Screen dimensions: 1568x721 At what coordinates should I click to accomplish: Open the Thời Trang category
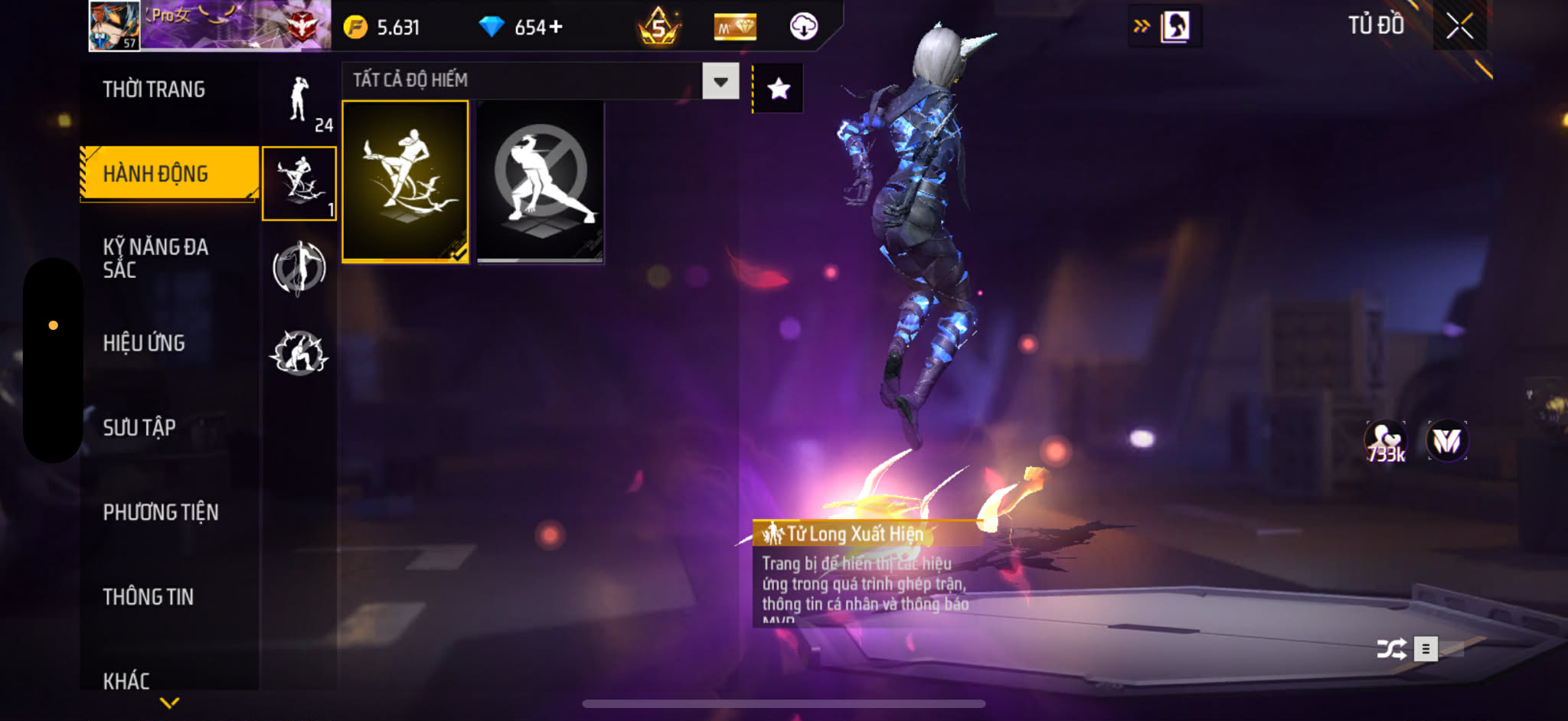click(x=154, y=90)
